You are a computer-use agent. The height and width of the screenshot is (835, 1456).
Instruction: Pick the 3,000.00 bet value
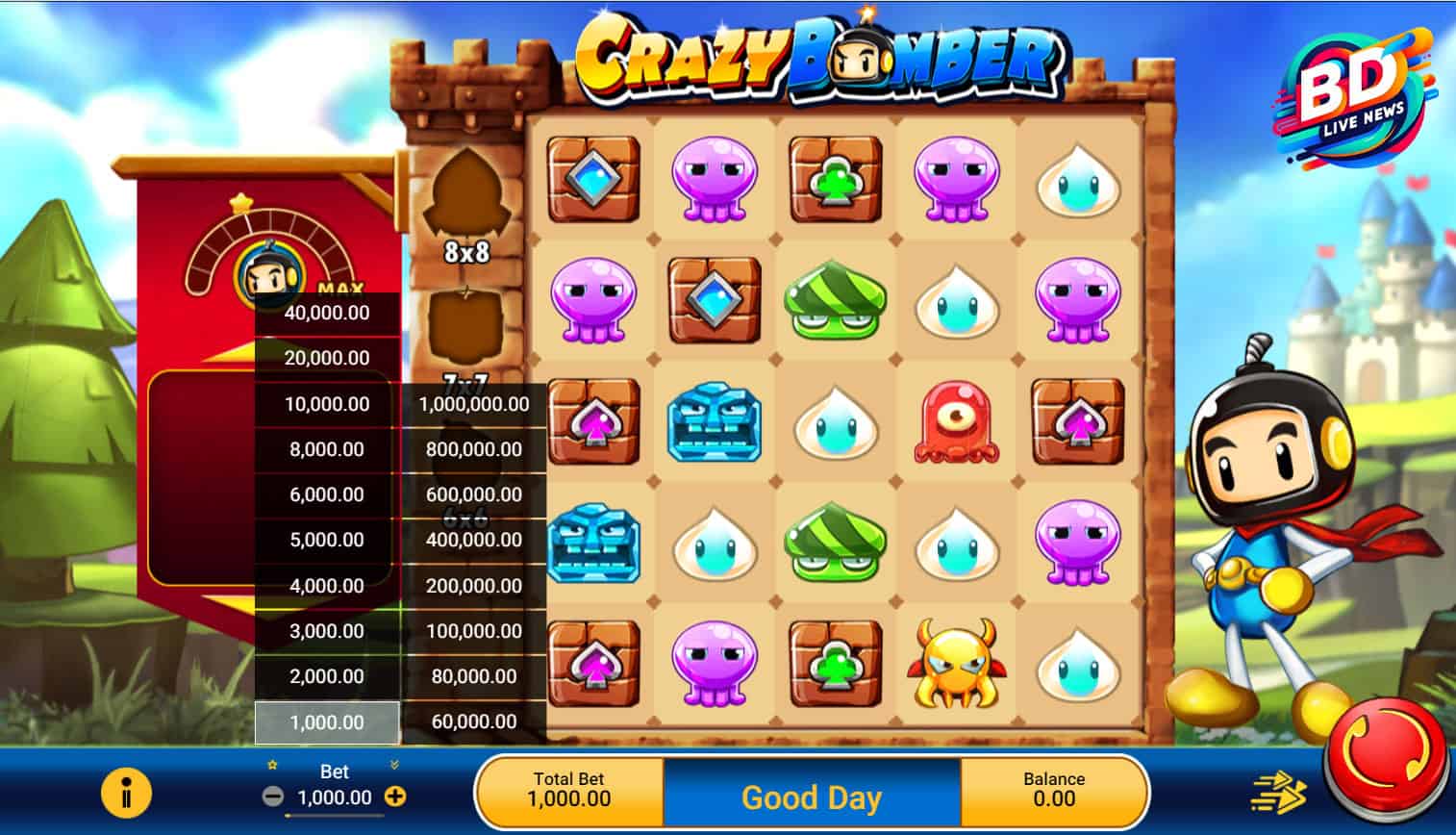click(327, 631)
